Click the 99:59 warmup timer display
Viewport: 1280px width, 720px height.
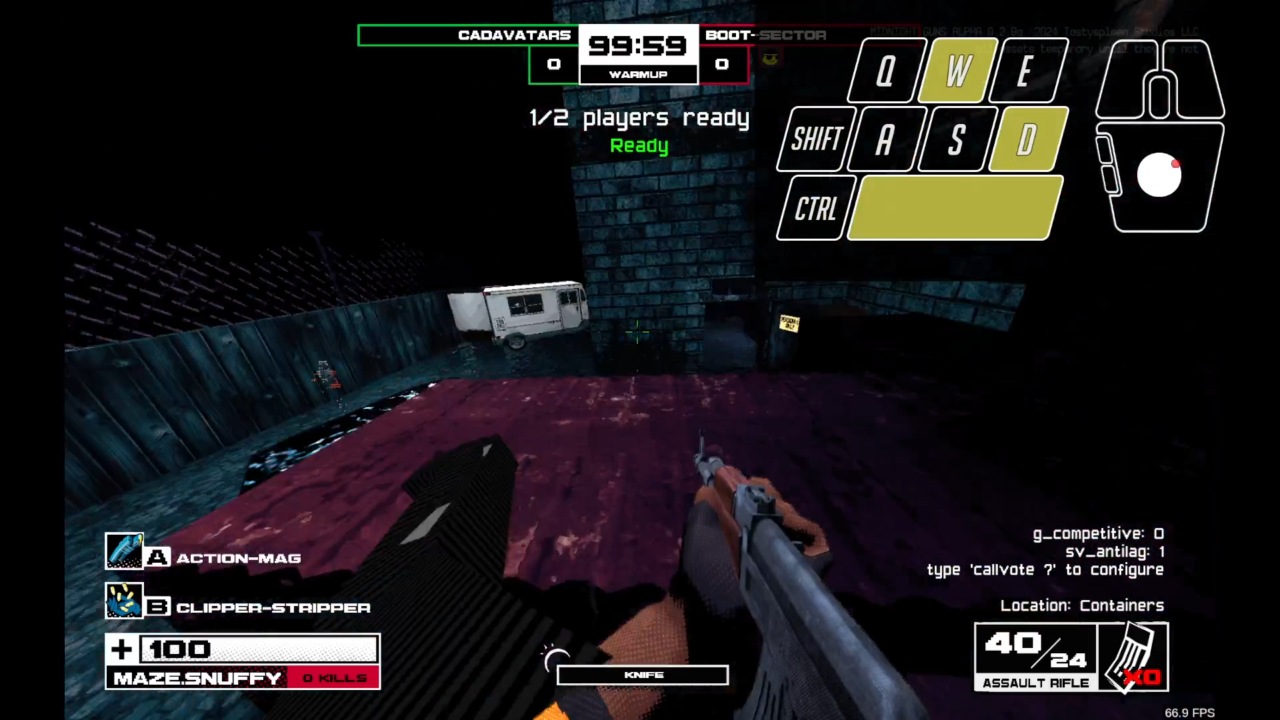pos(639,45)
